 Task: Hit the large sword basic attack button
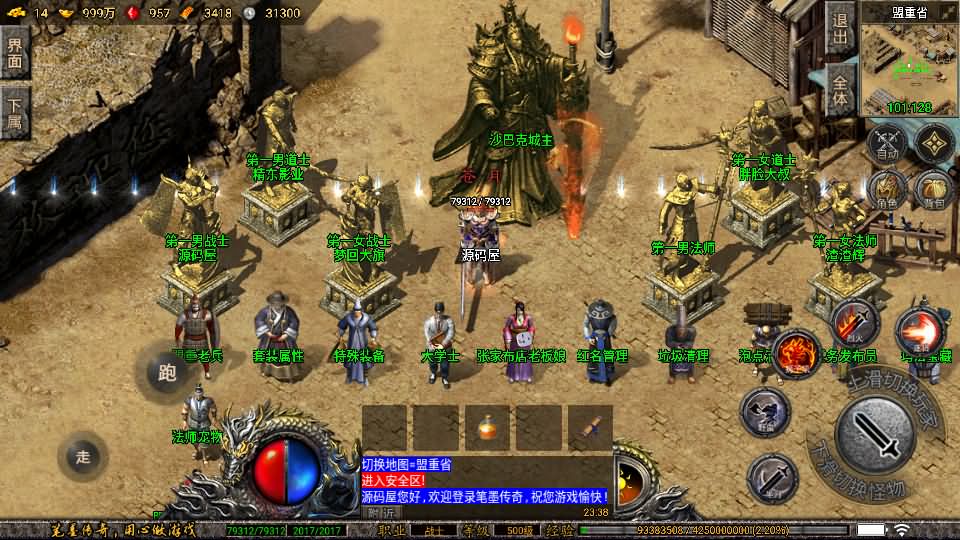pyautogui.click(x=875, y=436)
